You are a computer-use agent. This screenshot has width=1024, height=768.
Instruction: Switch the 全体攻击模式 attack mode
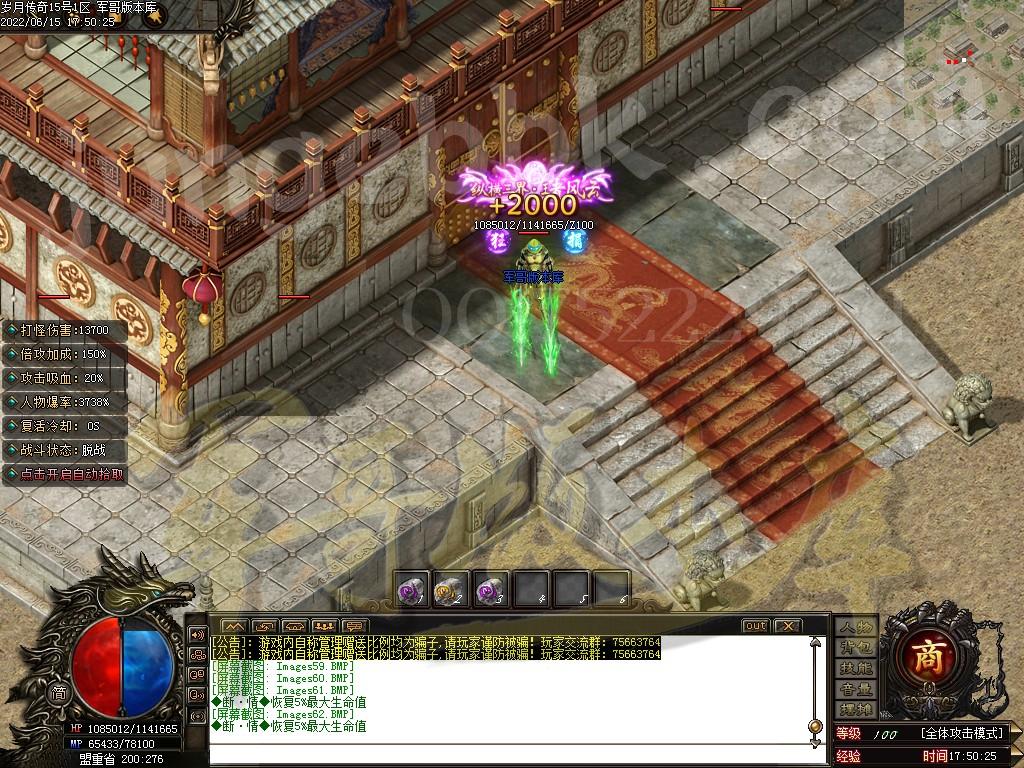pos(961,734)
